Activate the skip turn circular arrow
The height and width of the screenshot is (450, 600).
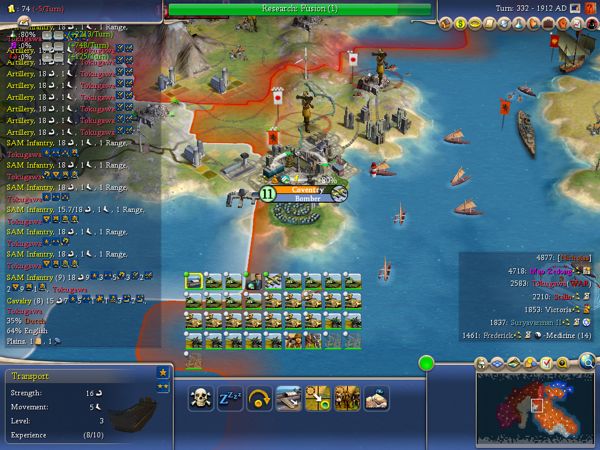[x=260, y=398]
